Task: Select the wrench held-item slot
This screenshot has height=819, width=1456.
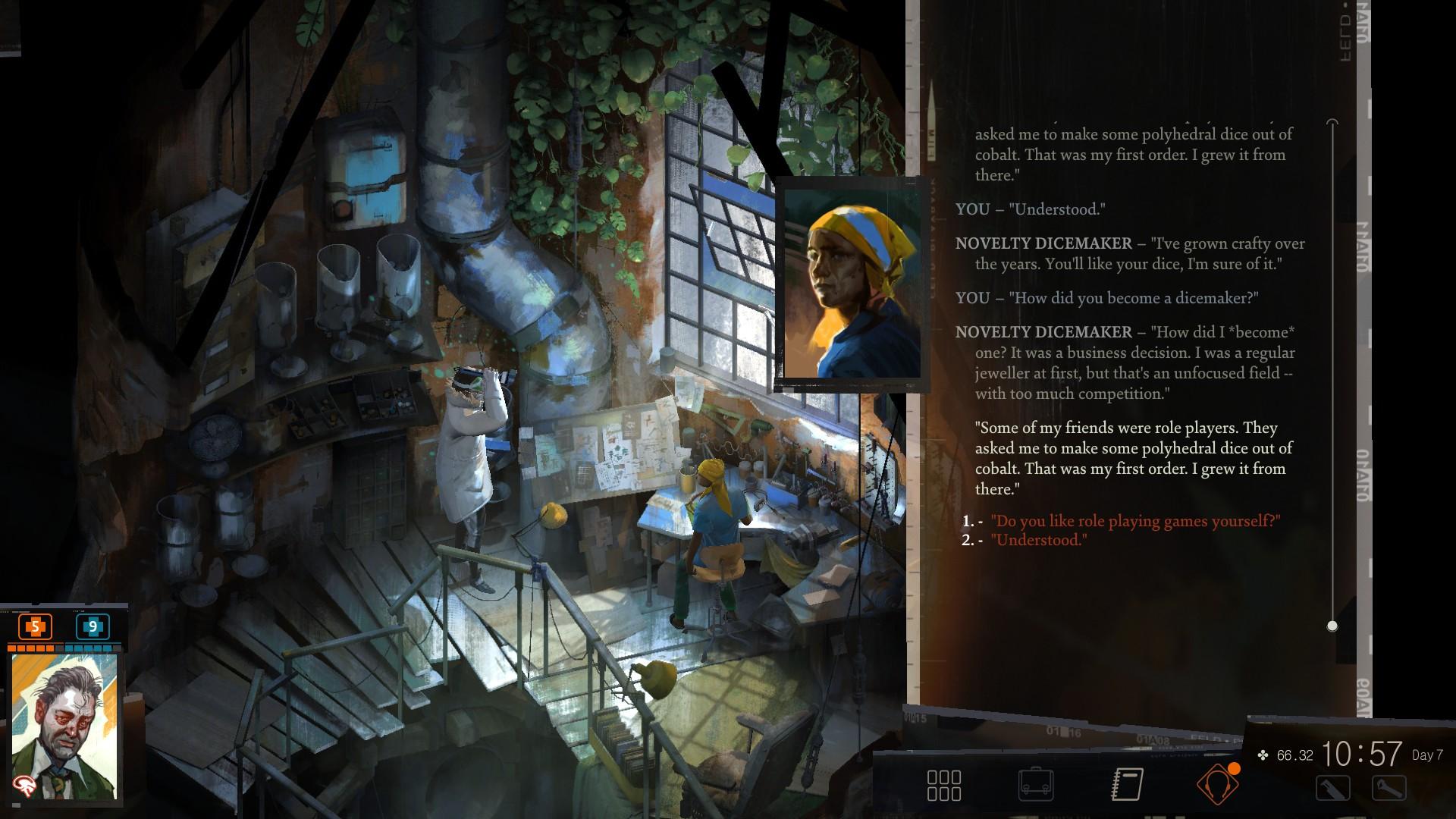Action: [1389, 789]
